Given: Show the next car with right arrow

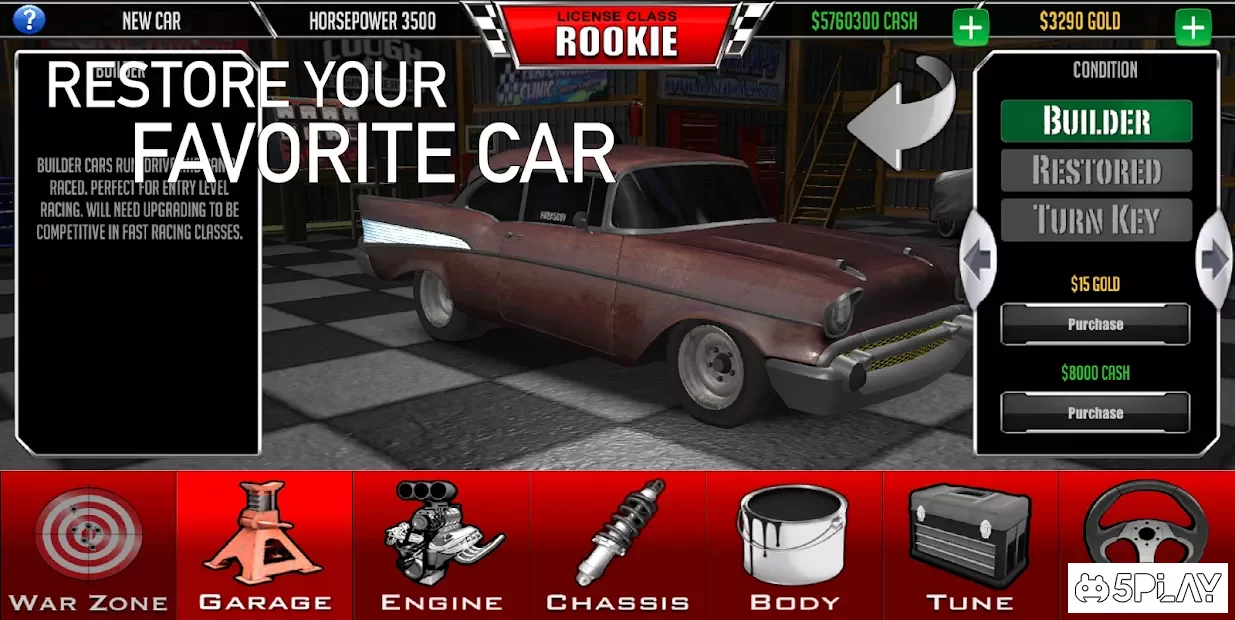Looking at the screenshot, I should [x=1214, y=261].
